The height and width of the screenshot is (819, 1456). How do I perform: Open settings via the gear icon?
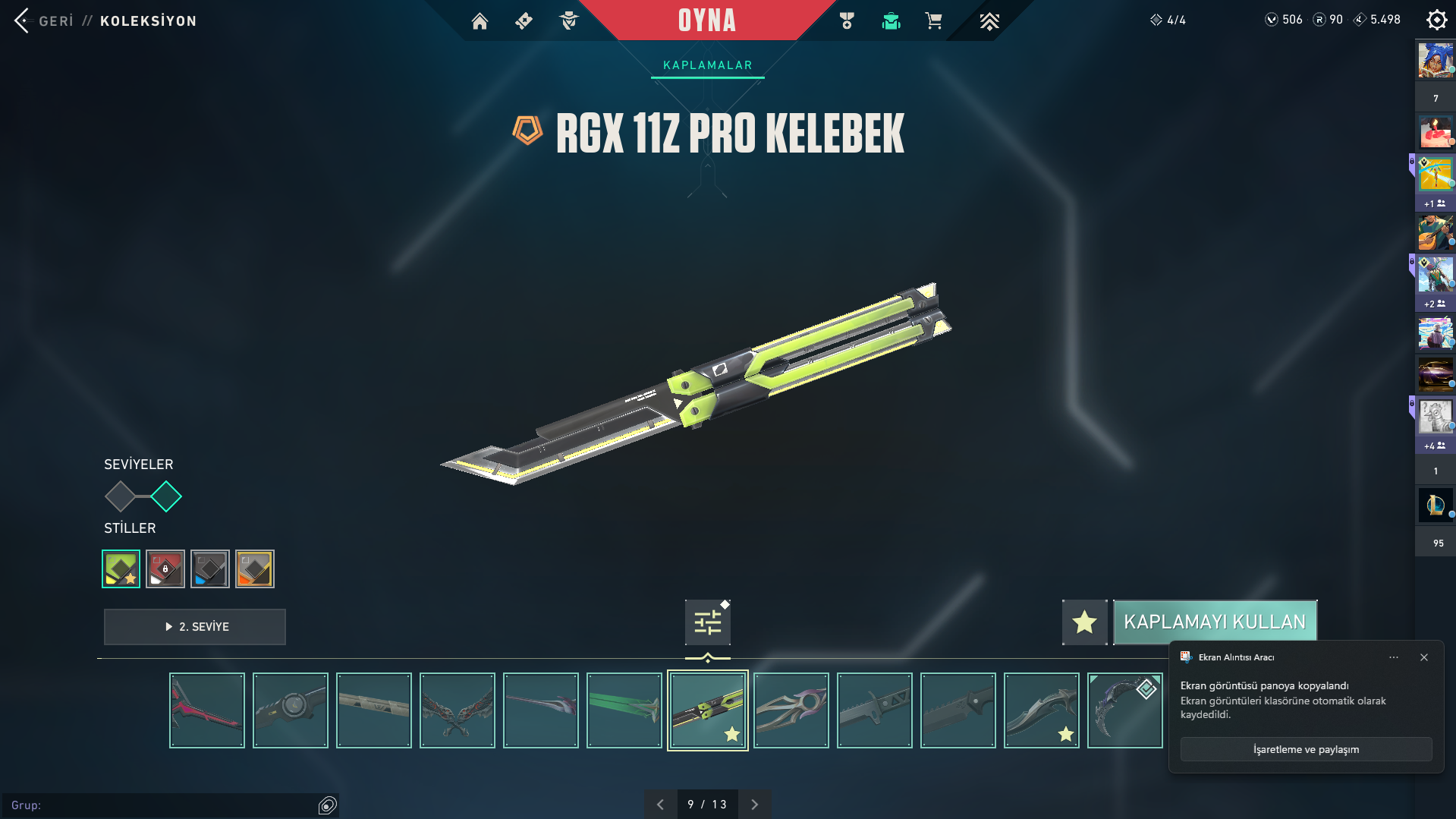click(x=1436, y=20)
